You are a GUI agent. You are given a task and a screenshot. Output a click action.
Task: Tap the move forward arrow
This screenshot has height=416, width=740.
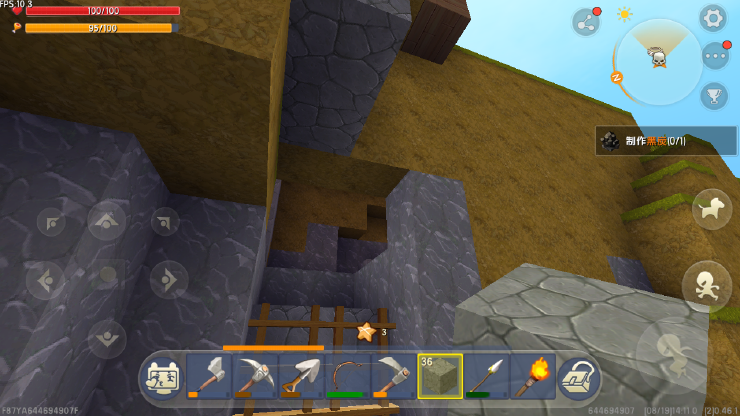pos(107,220)
